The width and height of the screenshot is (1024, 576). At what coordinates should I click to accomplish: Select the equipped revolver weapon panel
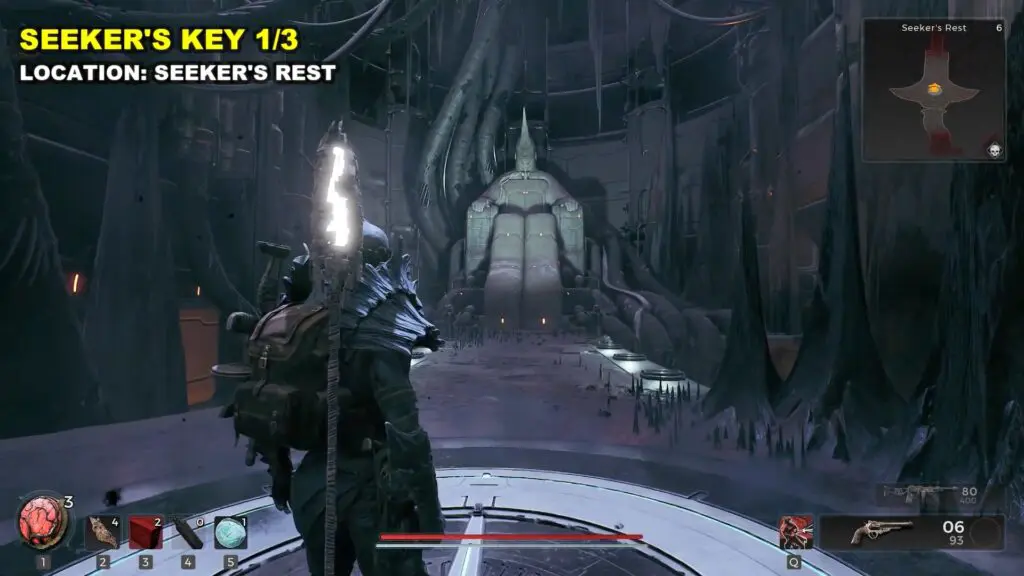[x=911, y=532]
